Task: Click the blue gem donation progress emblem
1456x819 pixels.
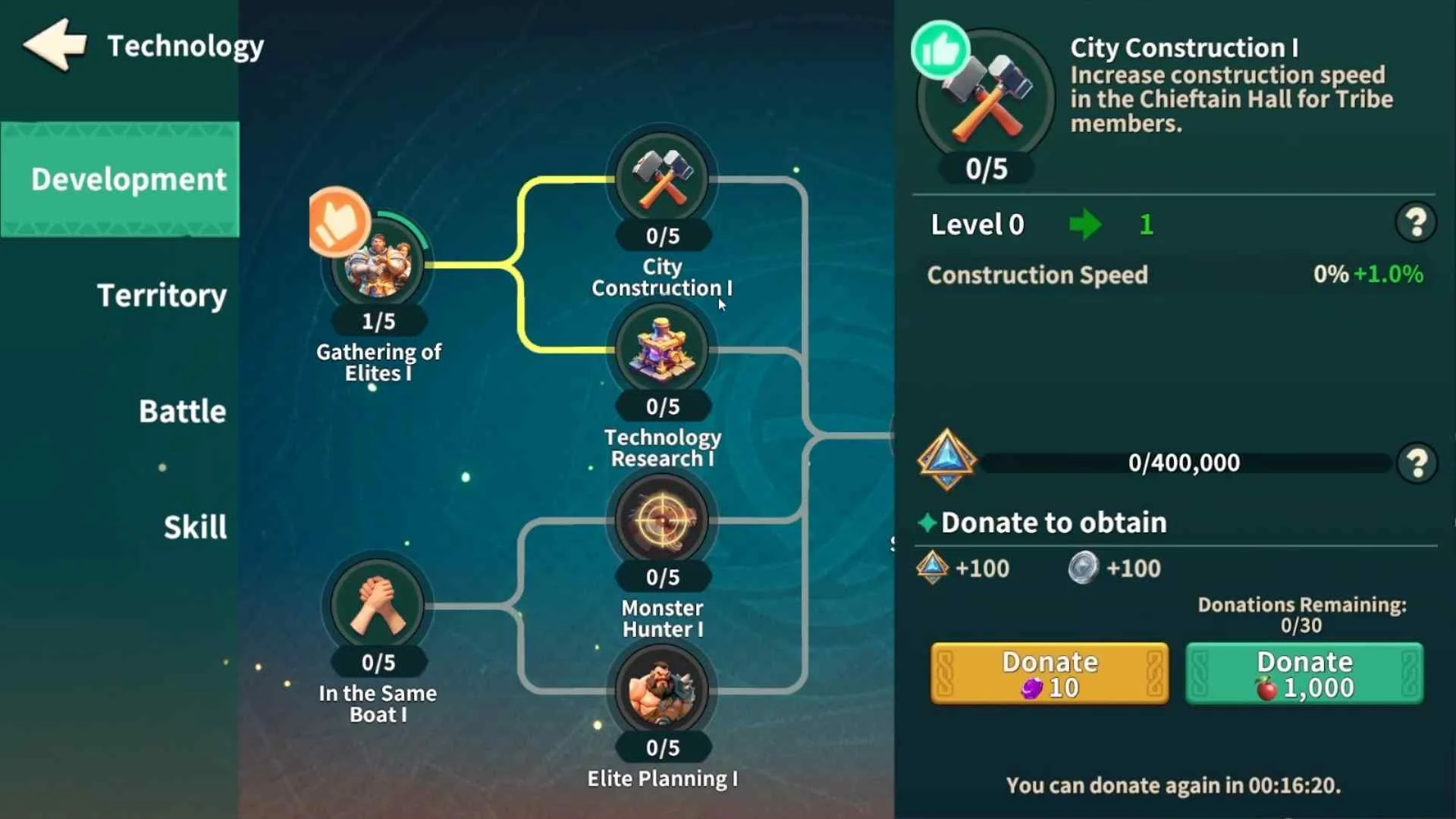Action: [946, 460]
